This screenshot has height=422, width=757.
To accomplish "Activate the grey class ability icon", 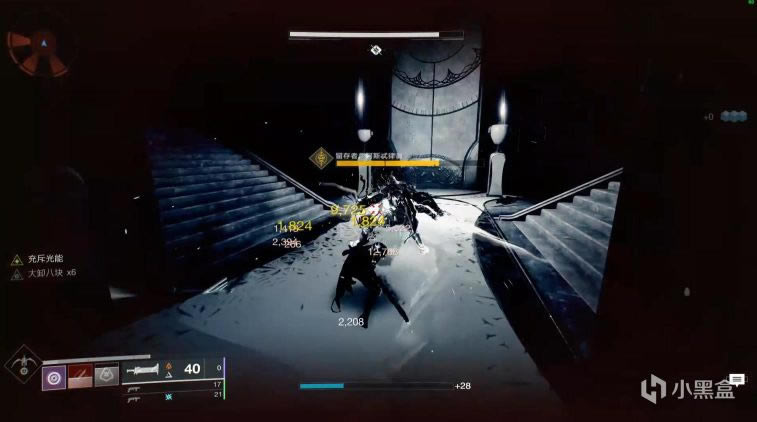I will (x=107, y=377).
